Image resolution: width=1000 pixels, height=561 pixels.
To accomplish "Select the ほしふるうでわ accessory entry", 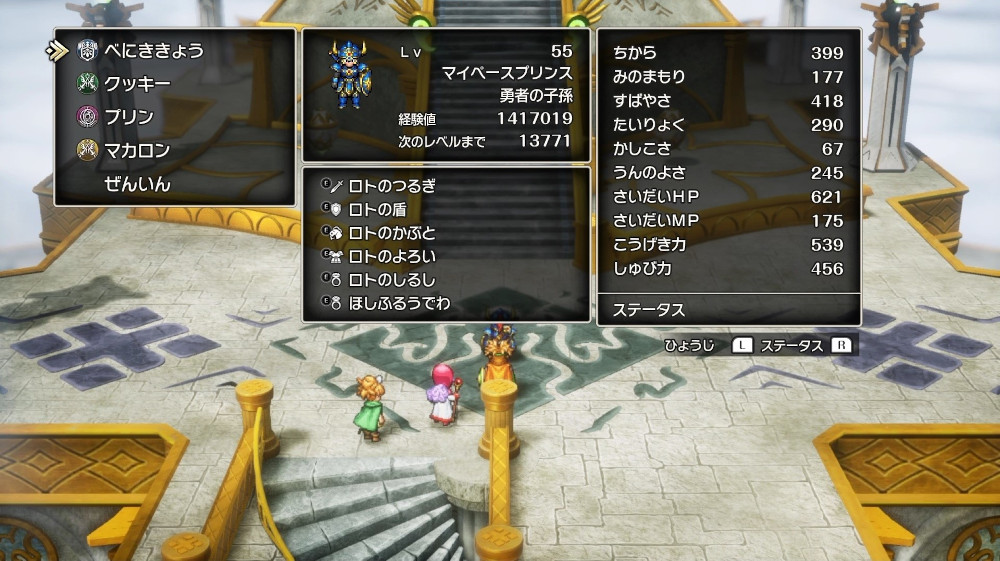I will (x=398, y=302).
